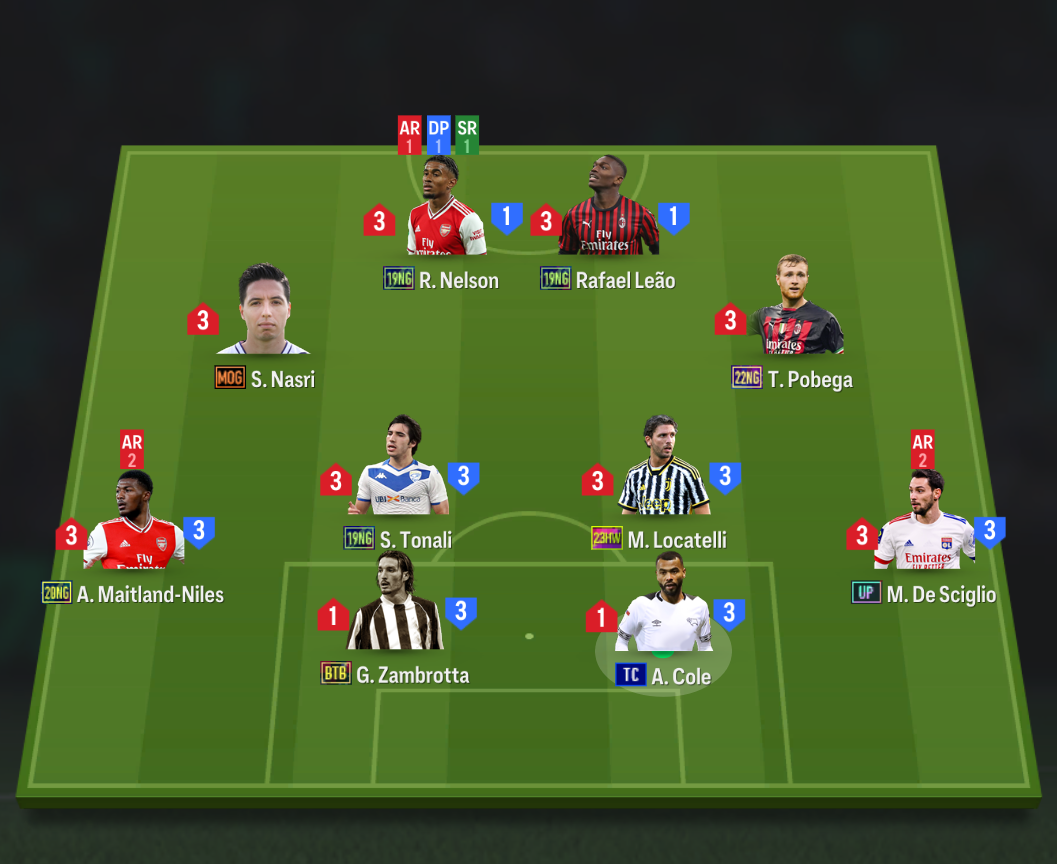Pick G. Zambrotta in defence
The image size is (1057, 864).
click(395, 613)
